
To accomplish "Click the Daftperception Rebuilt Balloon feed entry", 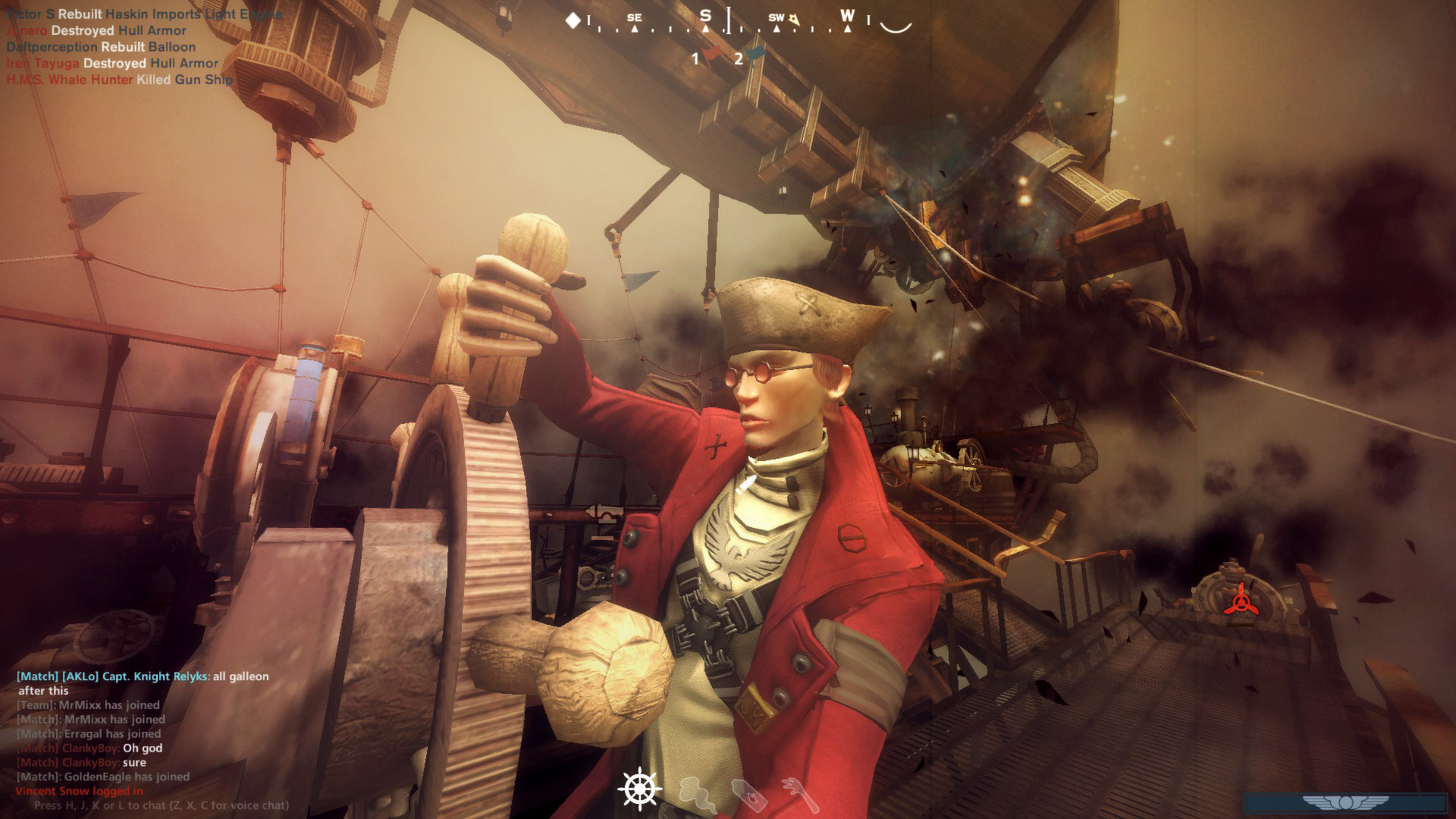I will click(97, 46).
